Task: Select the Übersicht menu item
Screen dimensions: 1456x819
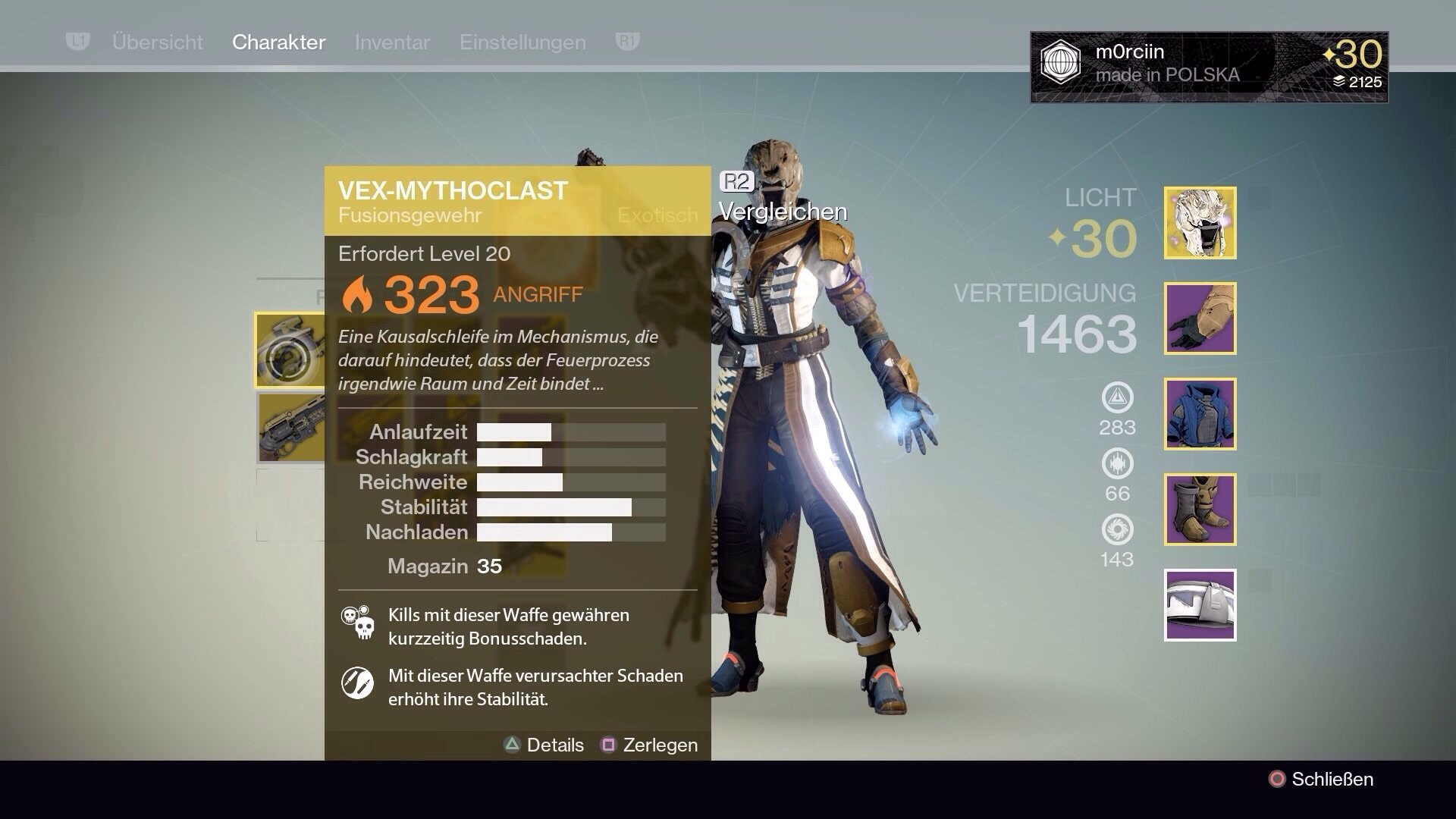Action: [158, 42]
